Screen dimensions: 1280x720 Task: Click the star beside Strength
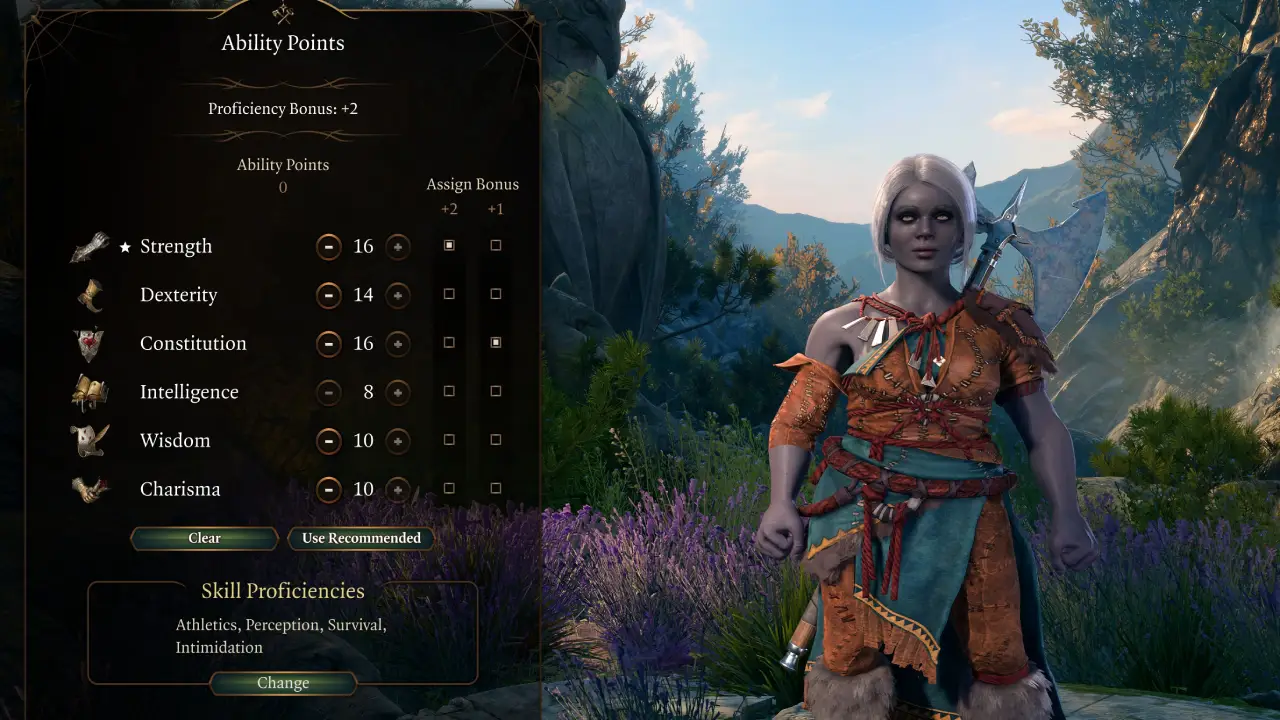125,246
